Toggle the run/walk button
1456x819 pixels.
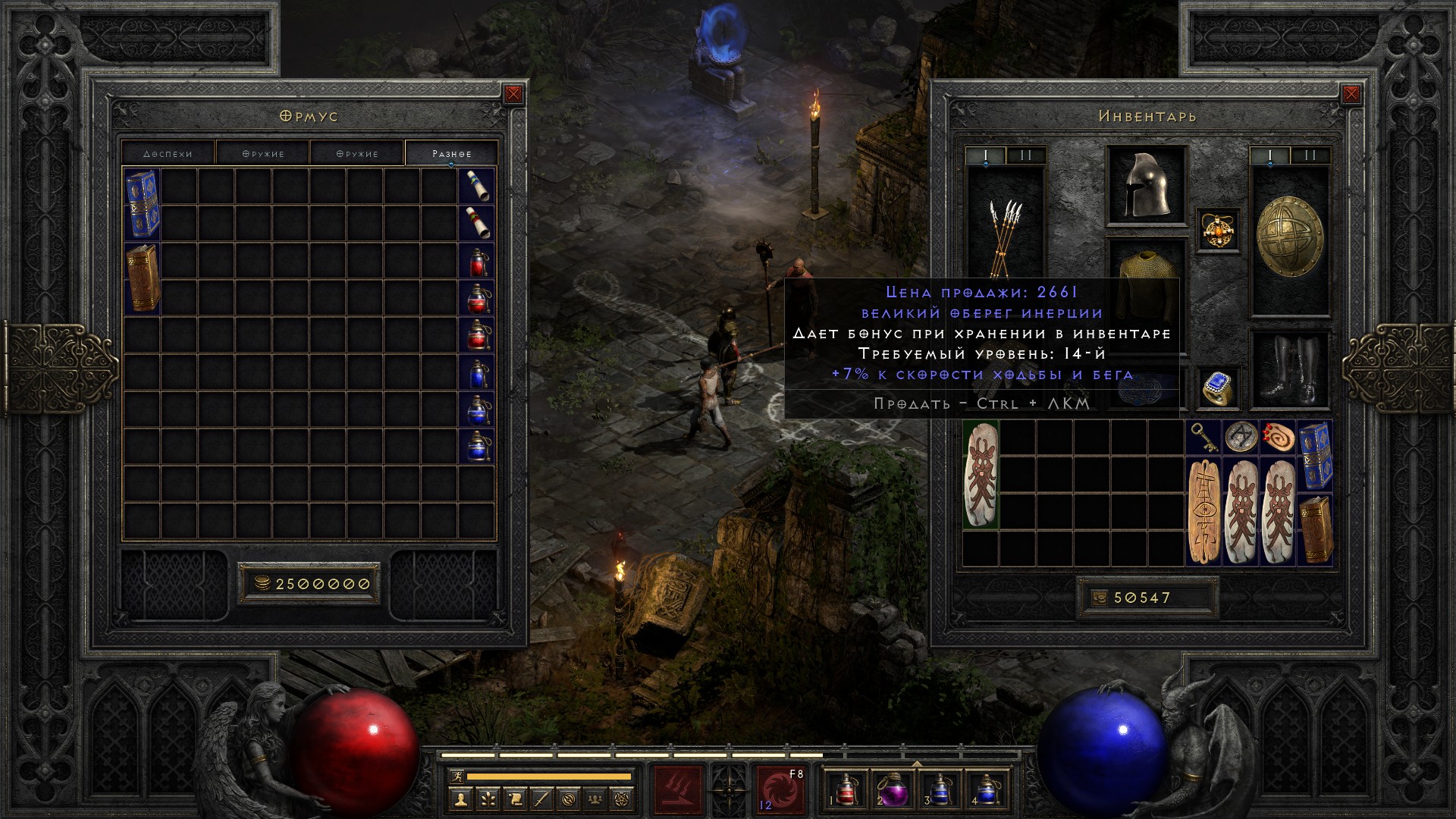(x=454, y=777)
